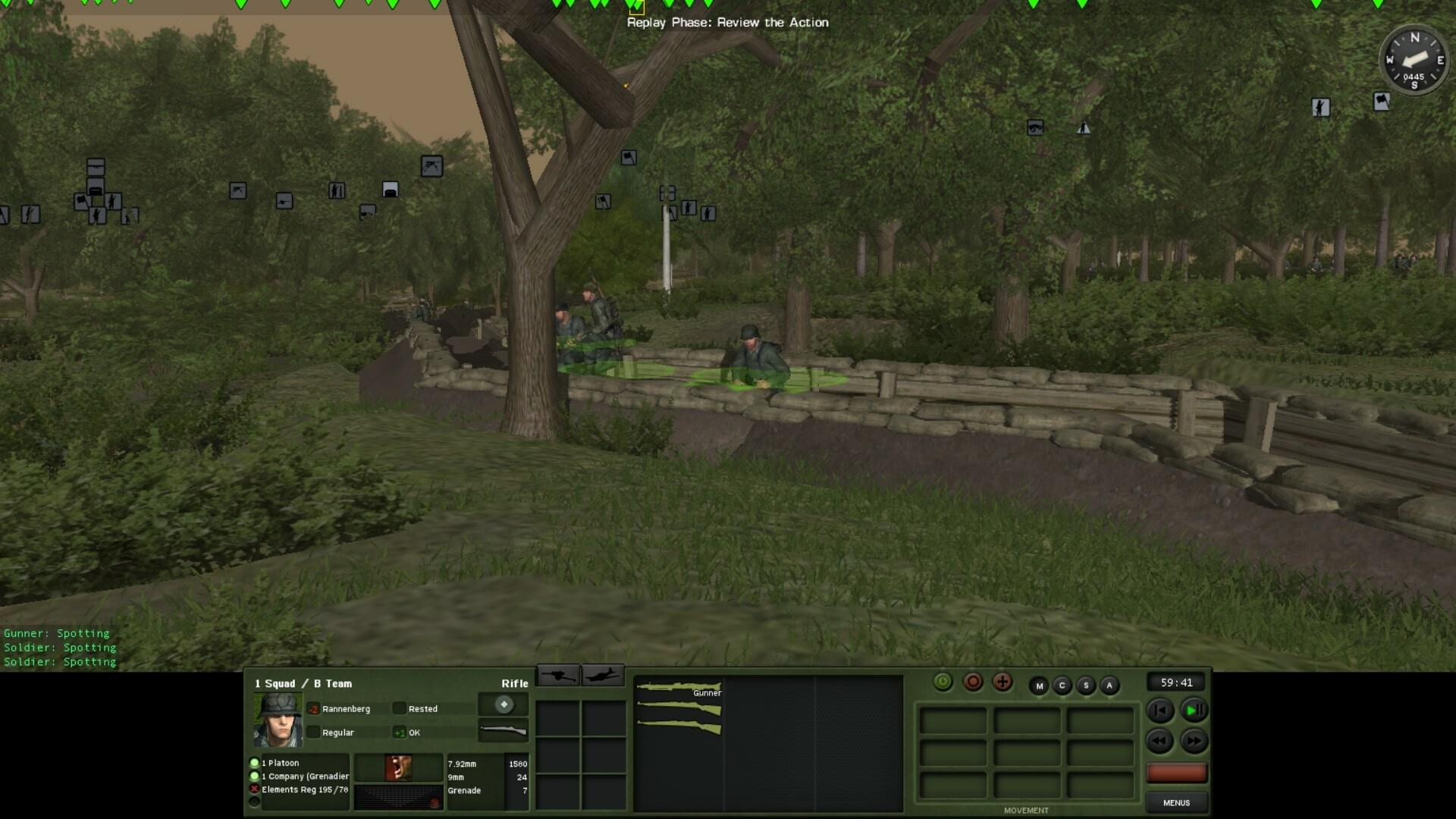Click the diamond emblem beside the Rifle label
The height and width of the screenshot is (819, 1456).
click(x=504, y=704)
